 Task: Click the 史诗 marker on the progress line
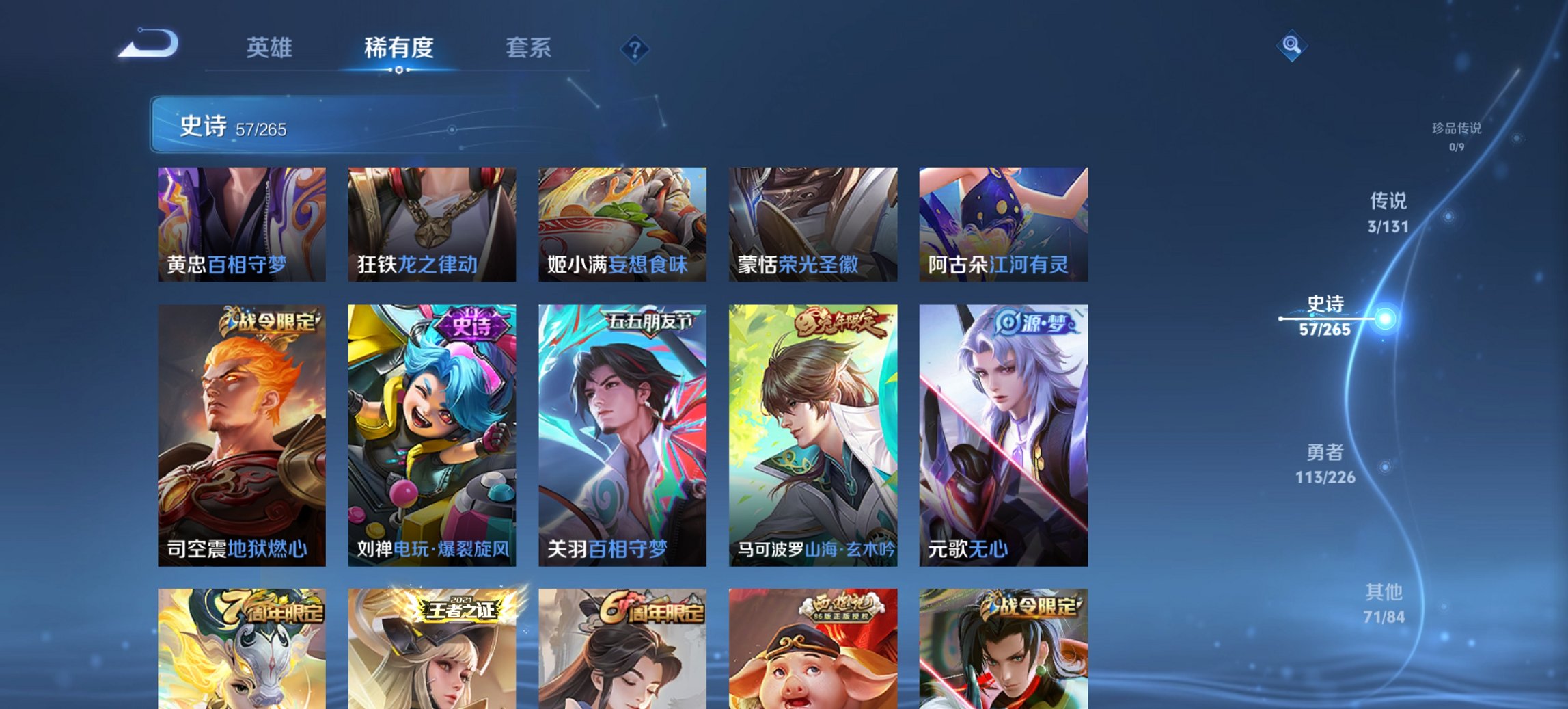1388,318
